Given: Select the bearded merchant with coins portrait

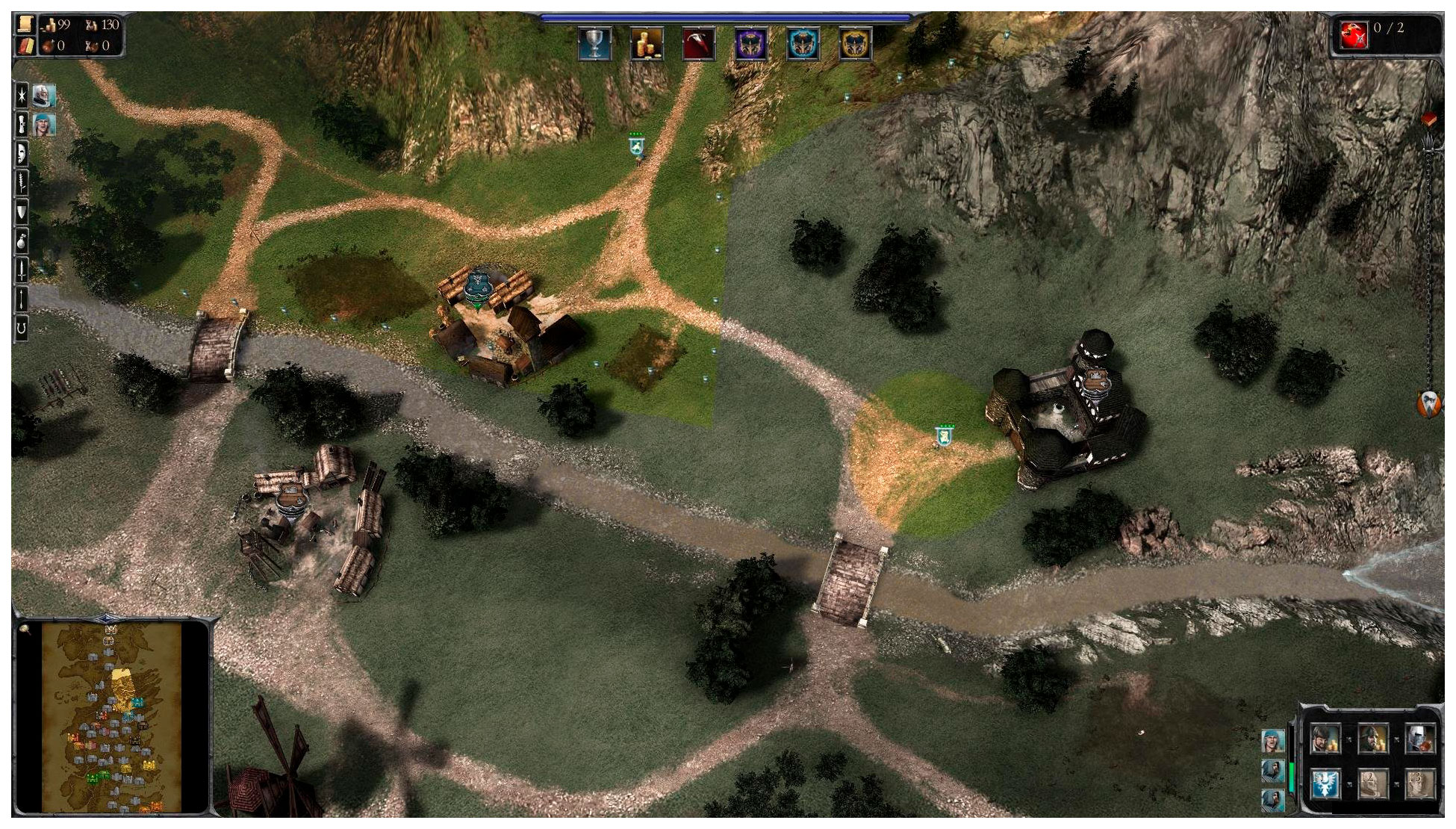Looking at the screenshot, I should [x=1325, y=739].
